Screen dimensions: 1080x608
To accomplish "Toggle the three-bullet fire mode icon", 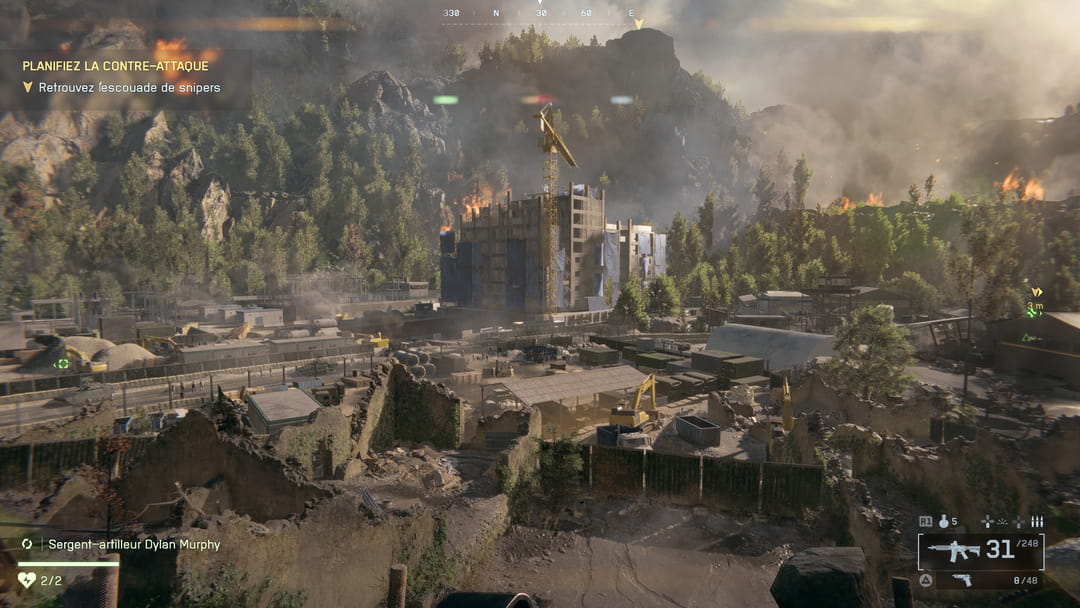I will pyautogui.click(x=1037, y=521).
